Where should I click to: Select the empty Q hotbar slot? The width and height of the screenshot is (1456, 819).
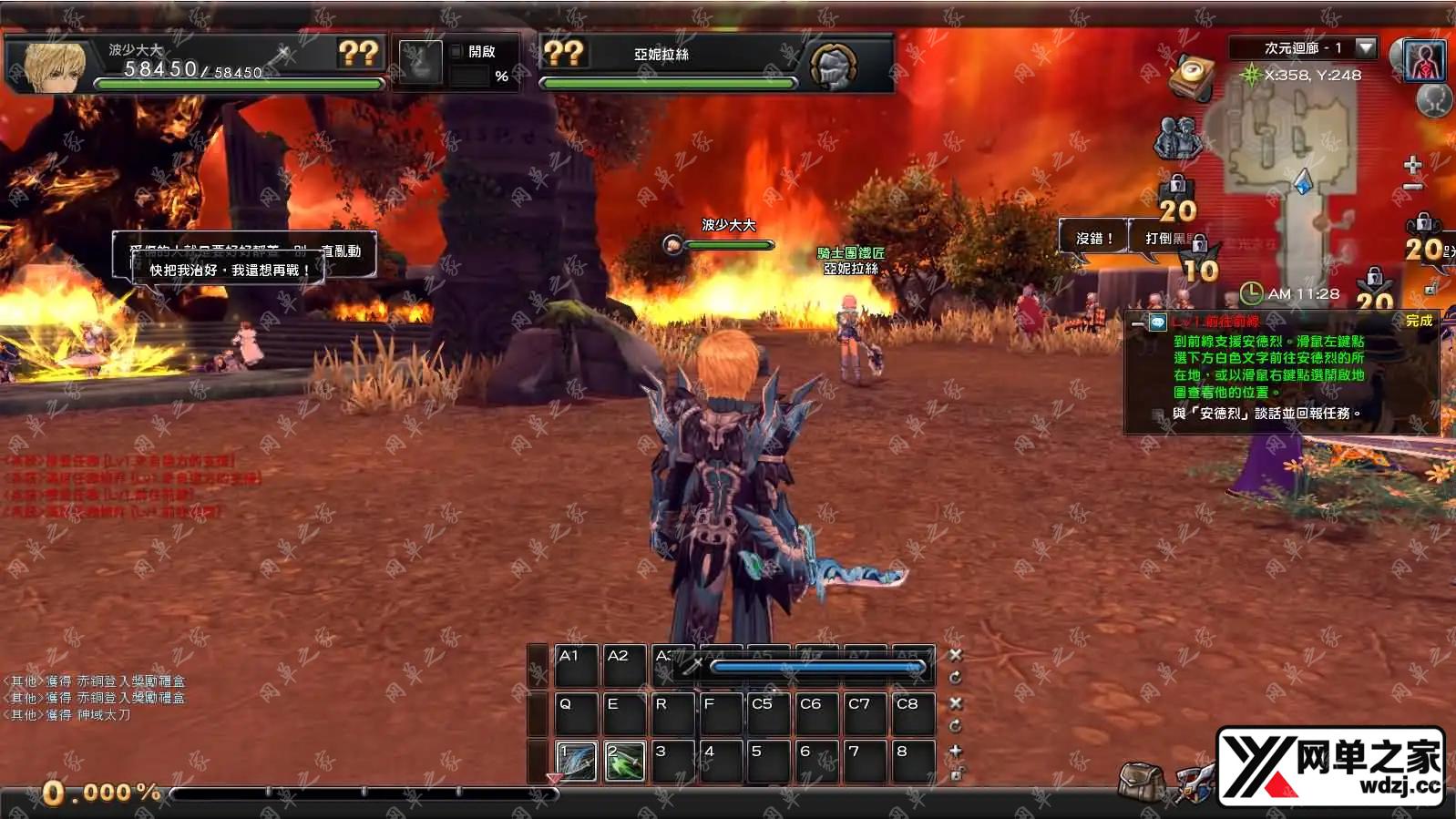[x=576, y=713]
